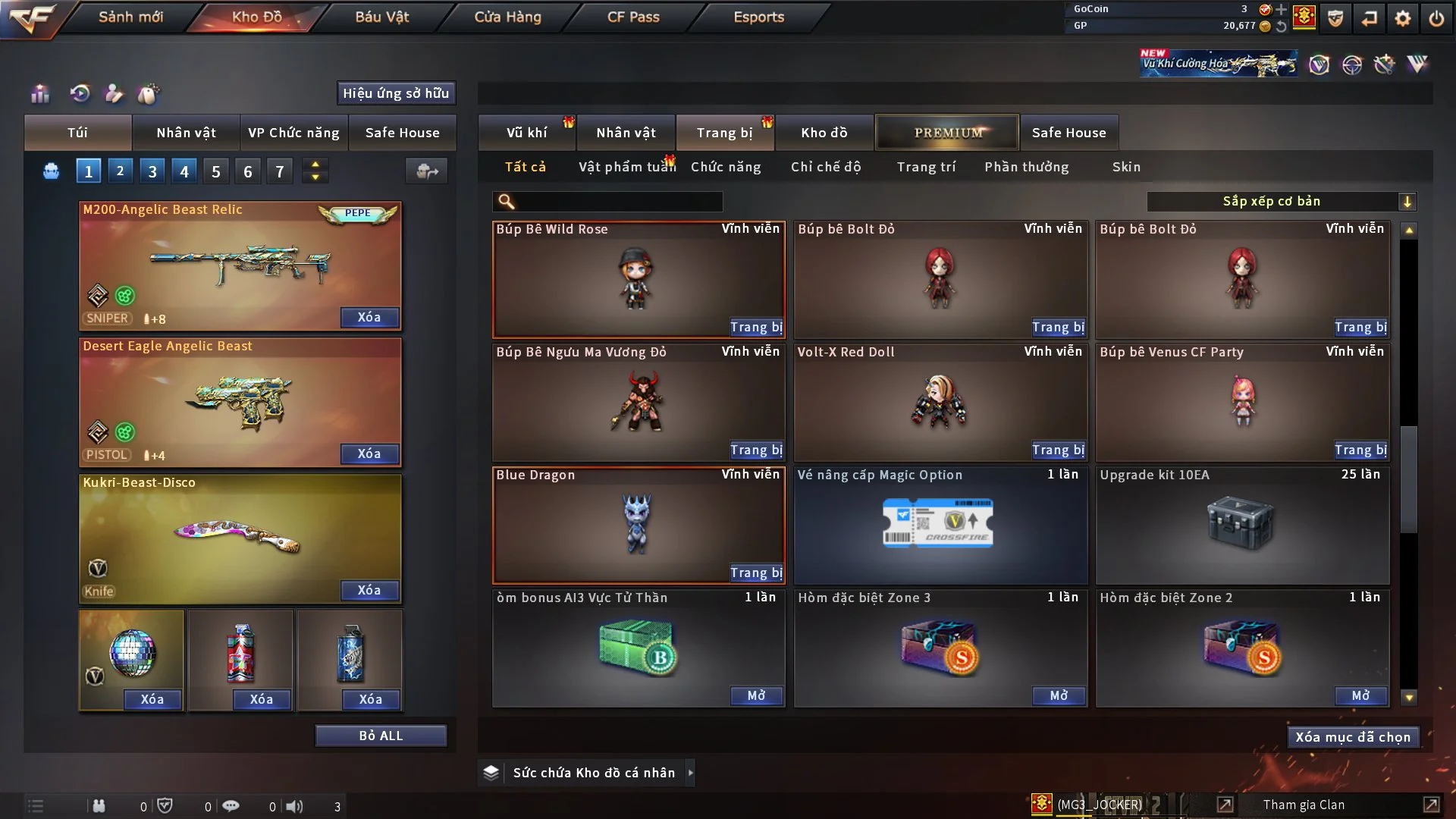The width and height of the screenshot is (1456, 819).
Task: Show the Chức năng filter
Action: point(726,167)
